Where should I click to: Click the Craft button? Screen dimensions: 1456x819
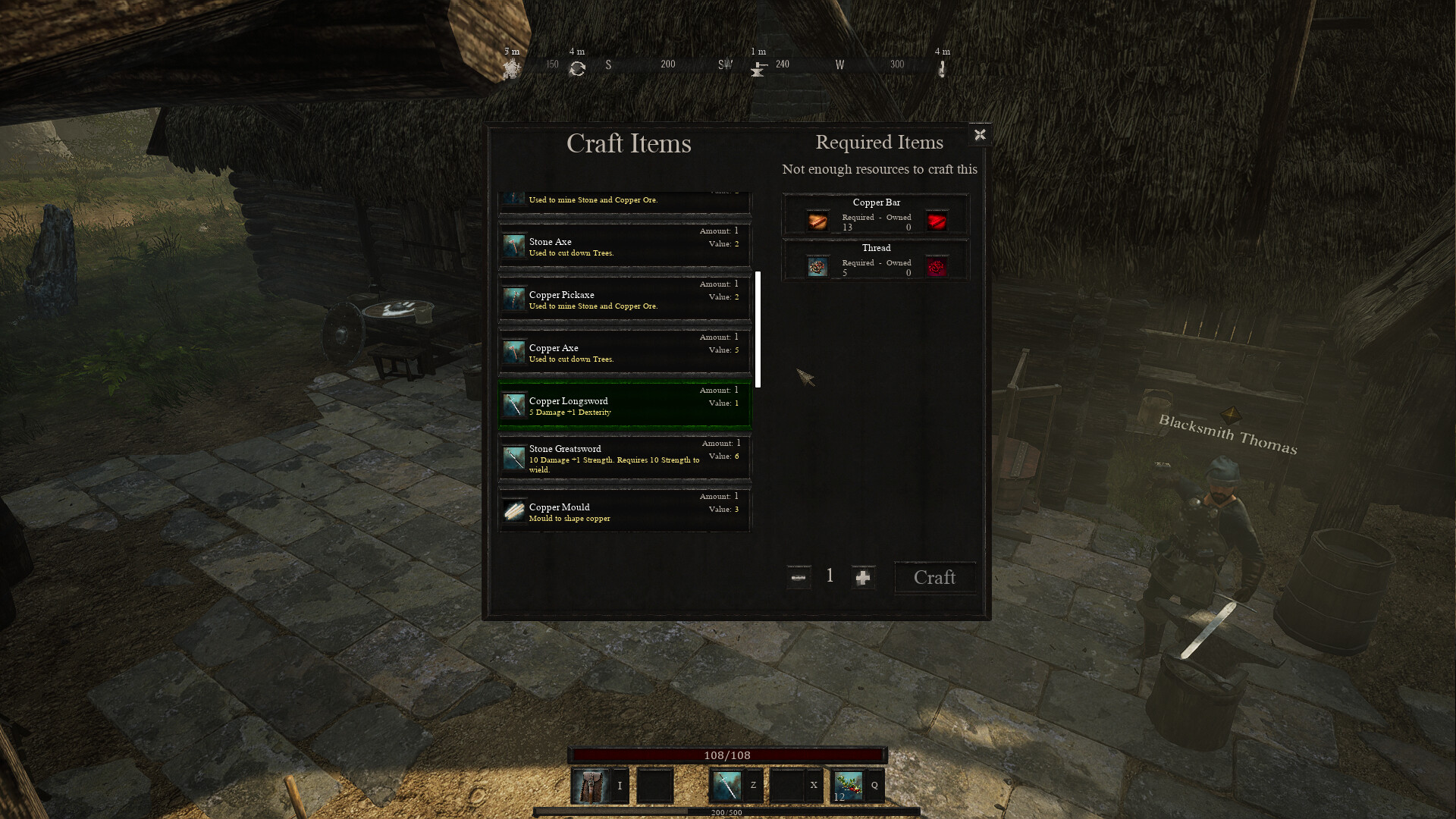(x=934, y=578)
